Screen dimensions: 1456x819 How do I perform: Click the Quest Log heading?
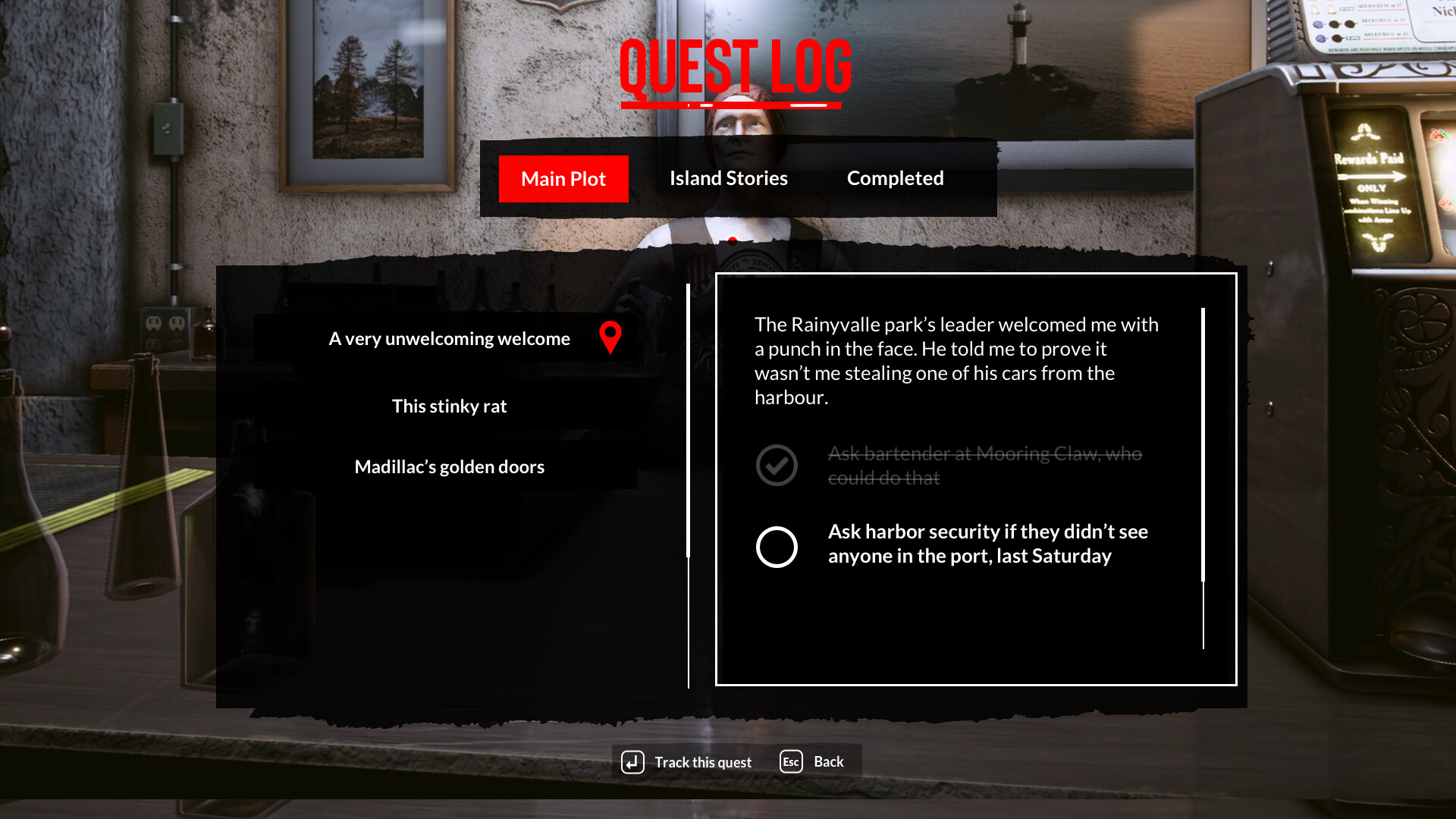(734, 68)
